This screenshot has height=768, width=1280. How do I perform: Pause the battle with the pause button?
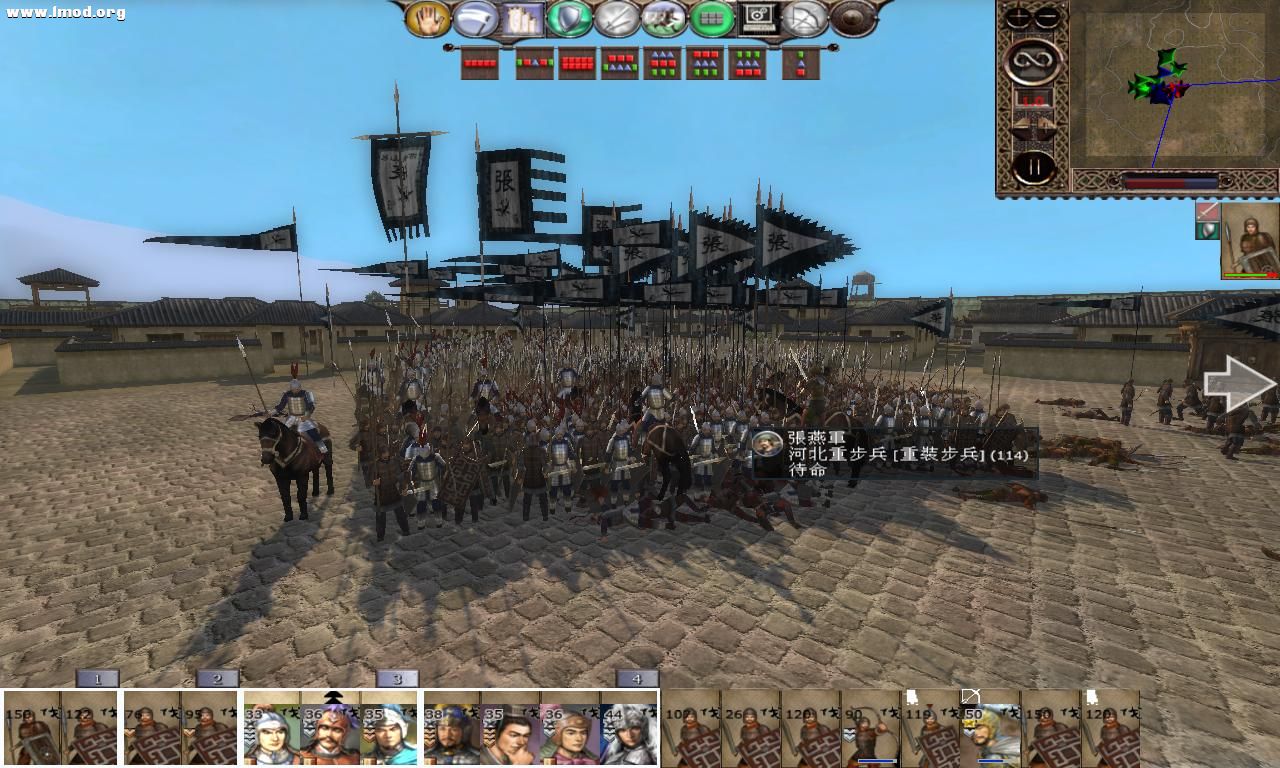[1033, 166]
